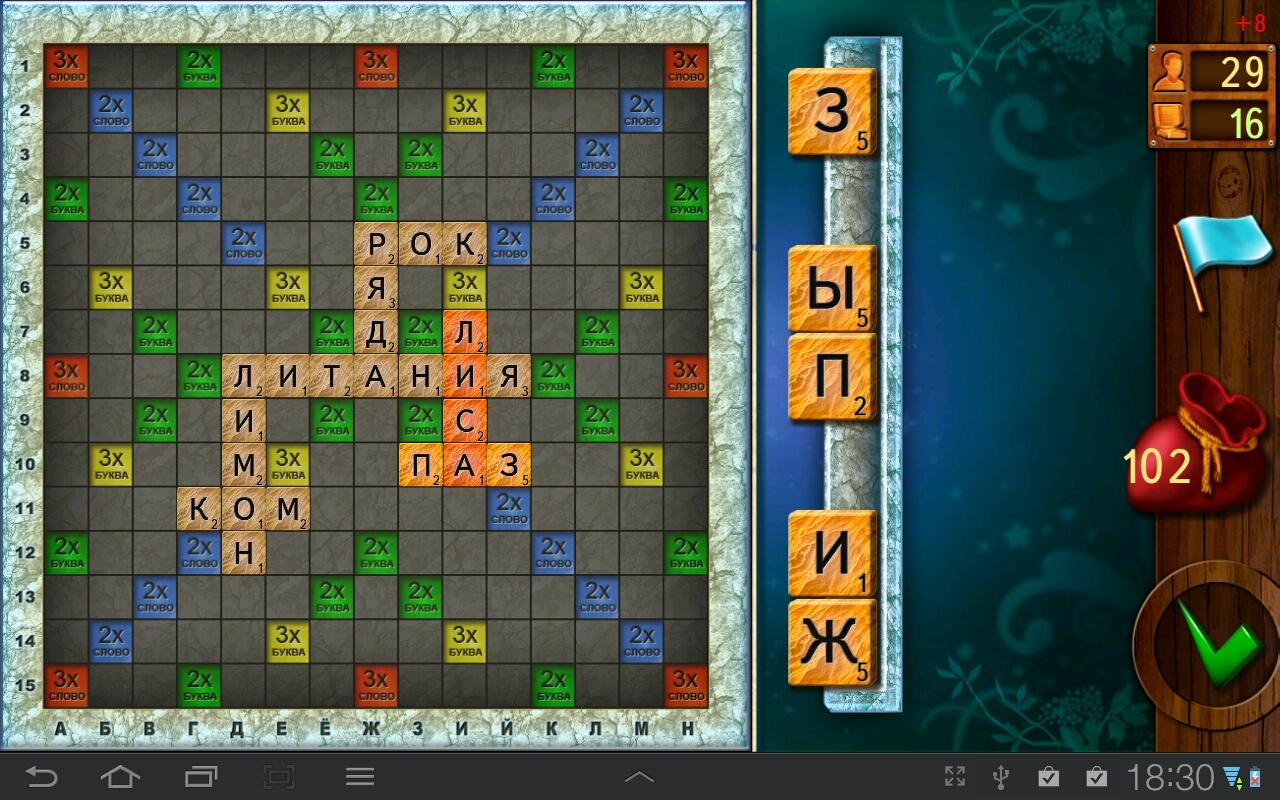This screenshot has height=800, width=1280.
Task: Click the orange С tile on the board
Action: 465,420
